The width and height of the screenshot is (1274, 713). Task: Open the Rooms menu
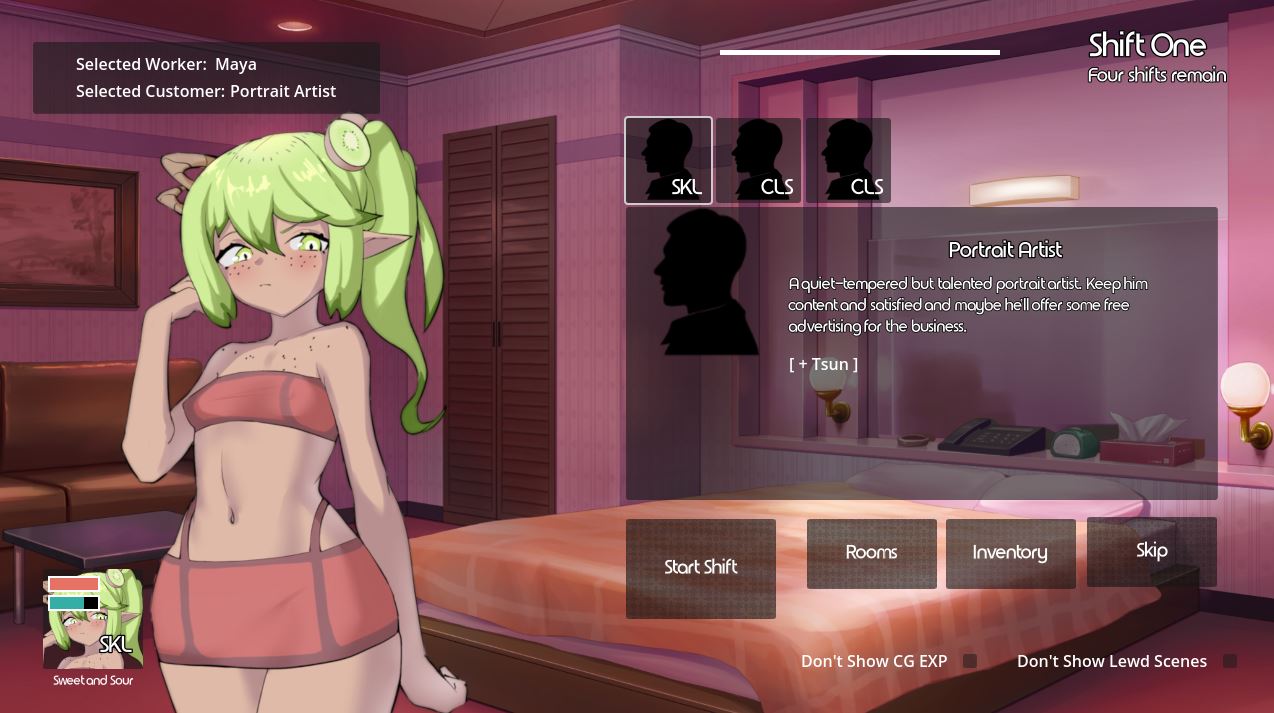[871, 553]
